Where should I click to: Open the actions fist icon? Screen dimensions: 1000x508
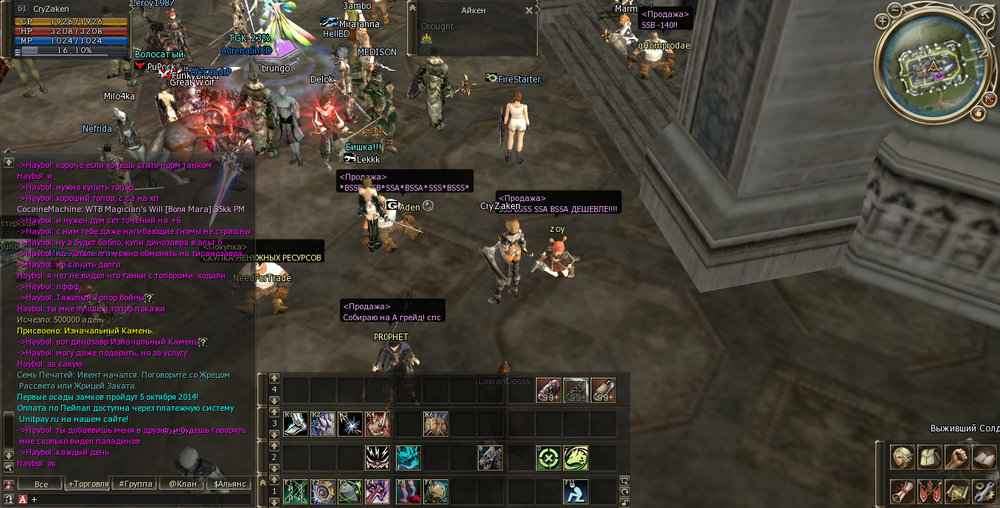(x=958, y=458)
